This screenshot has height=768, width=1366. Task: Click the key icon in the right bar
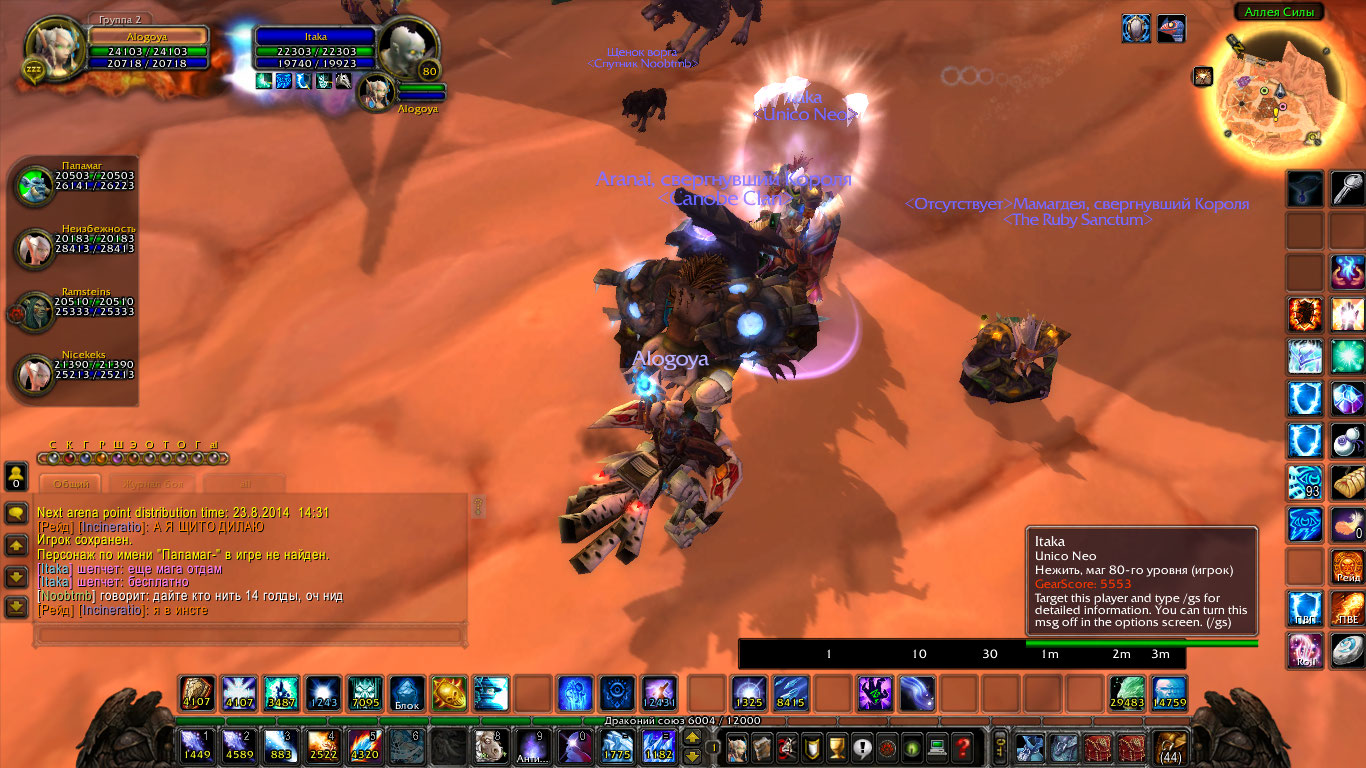point(1347,189)
